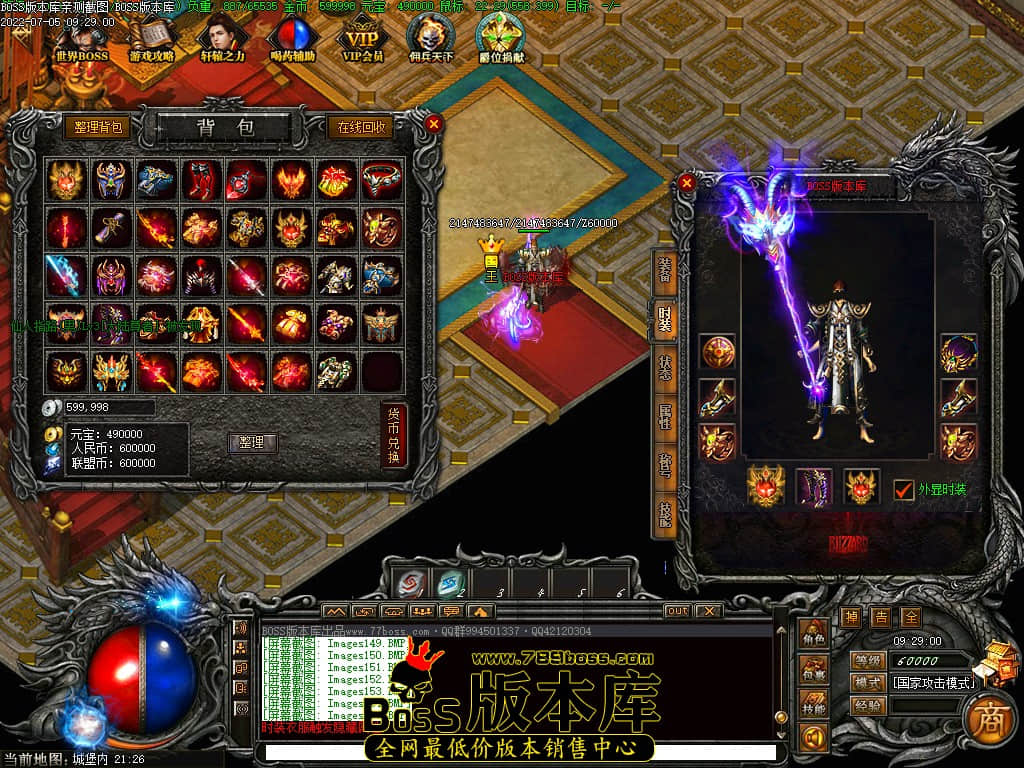Click the OUT button above chat
Image resolution: width=1024 pixels, height=768 pixels.
[677, 611]
